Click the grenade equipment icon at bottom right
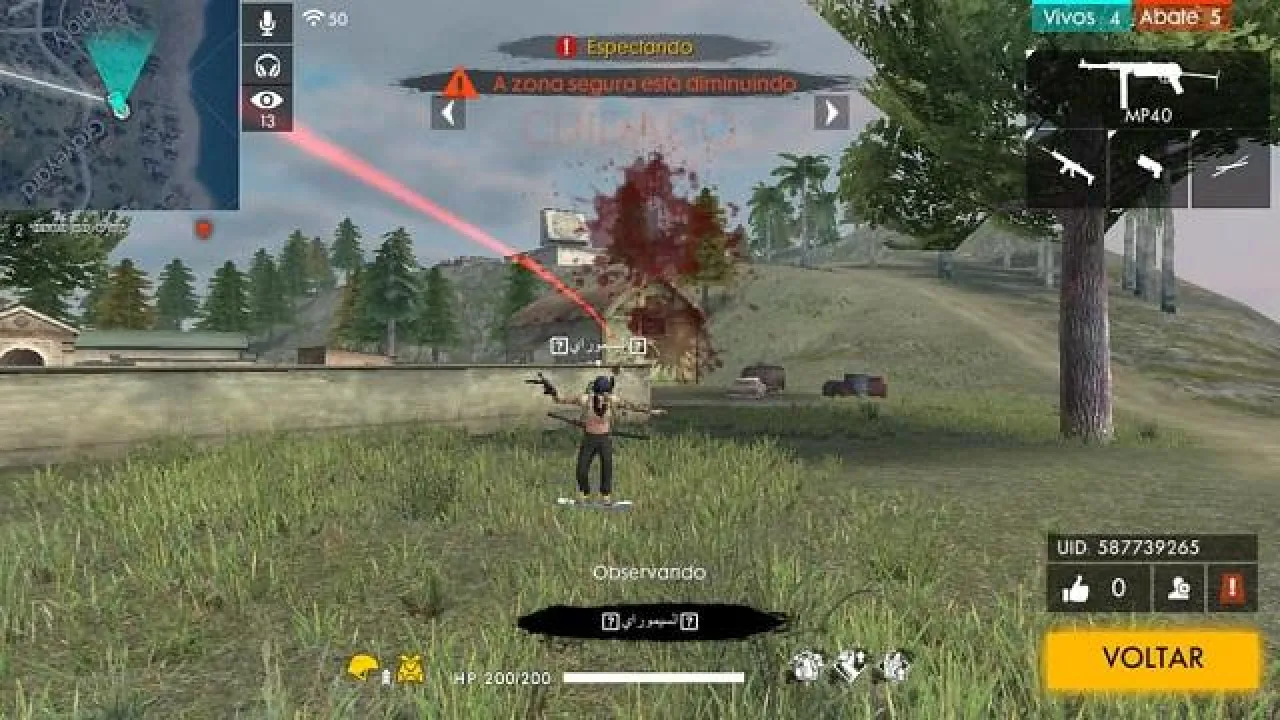The image size is (1280, 720). (x=895, y=665)
